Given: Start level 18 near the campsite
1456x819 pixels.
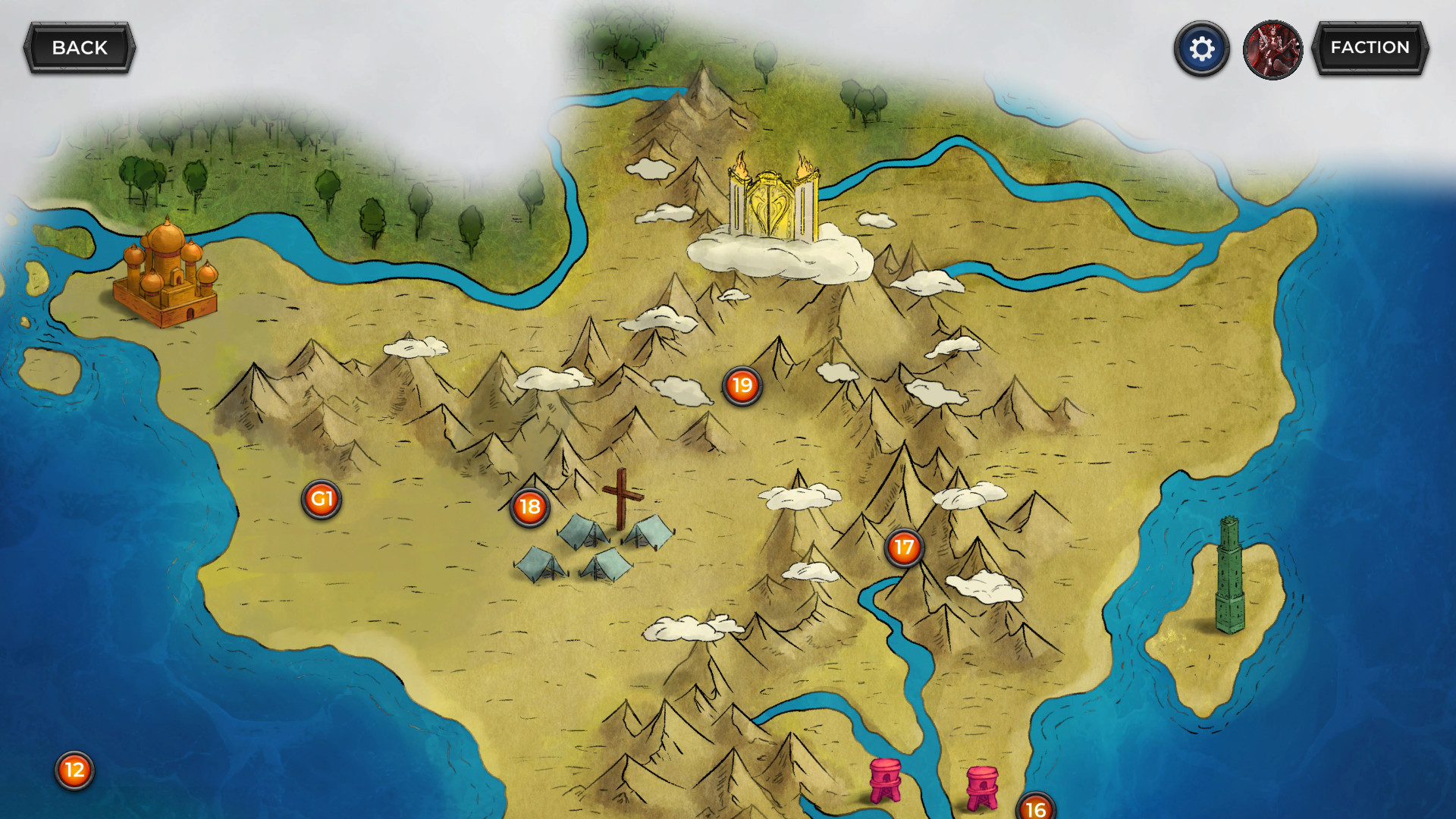Looking at the screenshot, I should click(530, 507).
